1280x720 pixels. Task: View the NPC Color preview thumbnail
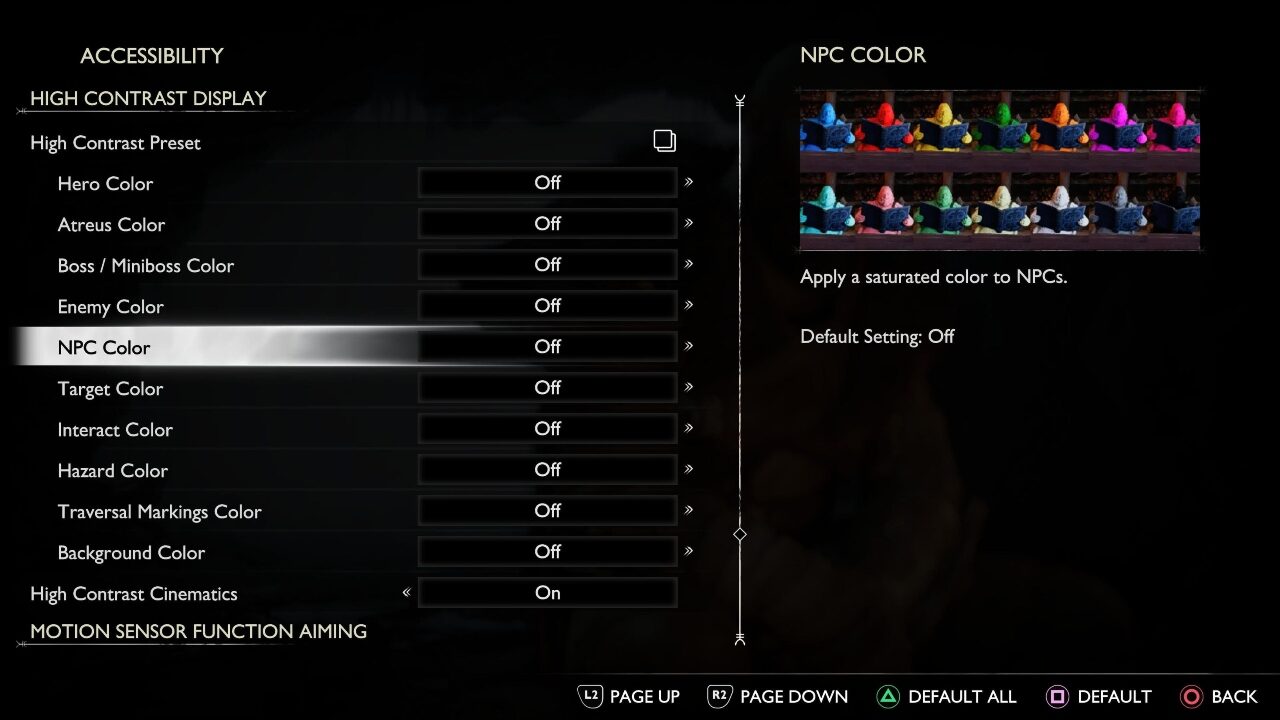pyautogui.click(x=999, y=169)
